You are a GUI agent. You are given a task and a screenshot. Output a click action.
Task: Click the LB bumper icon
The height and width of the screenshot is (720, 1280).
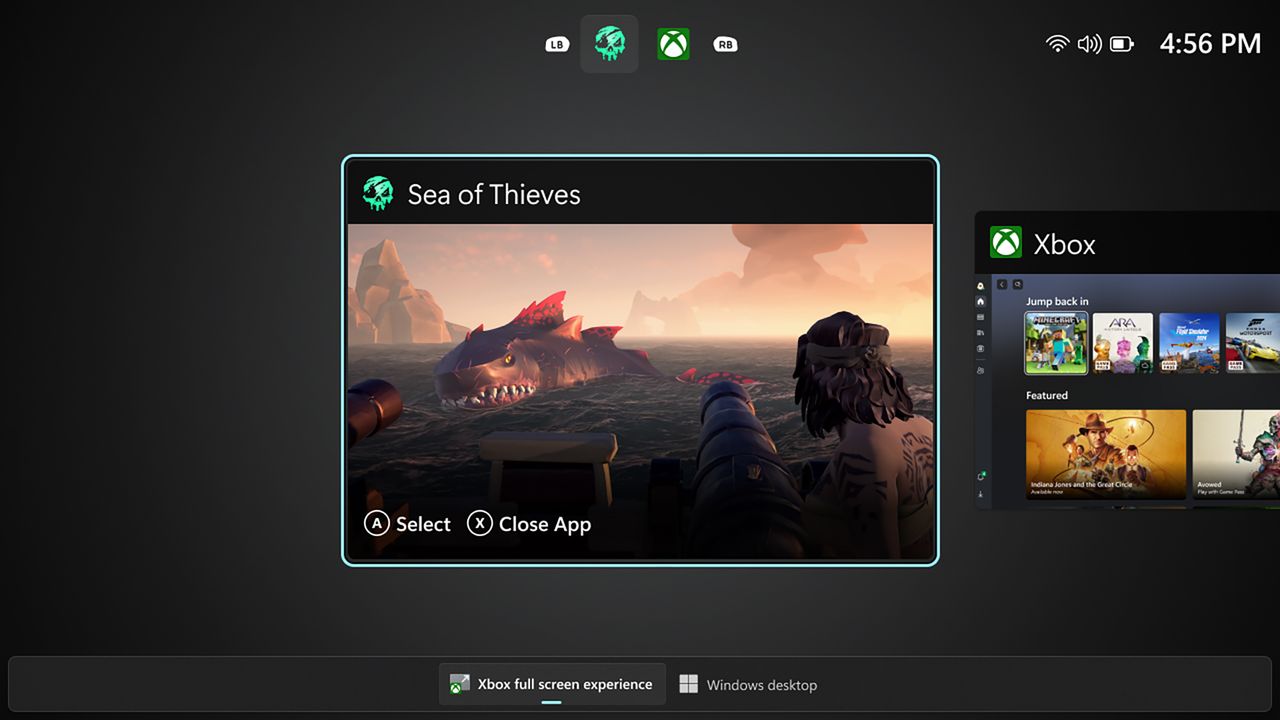tap(556, 43)
